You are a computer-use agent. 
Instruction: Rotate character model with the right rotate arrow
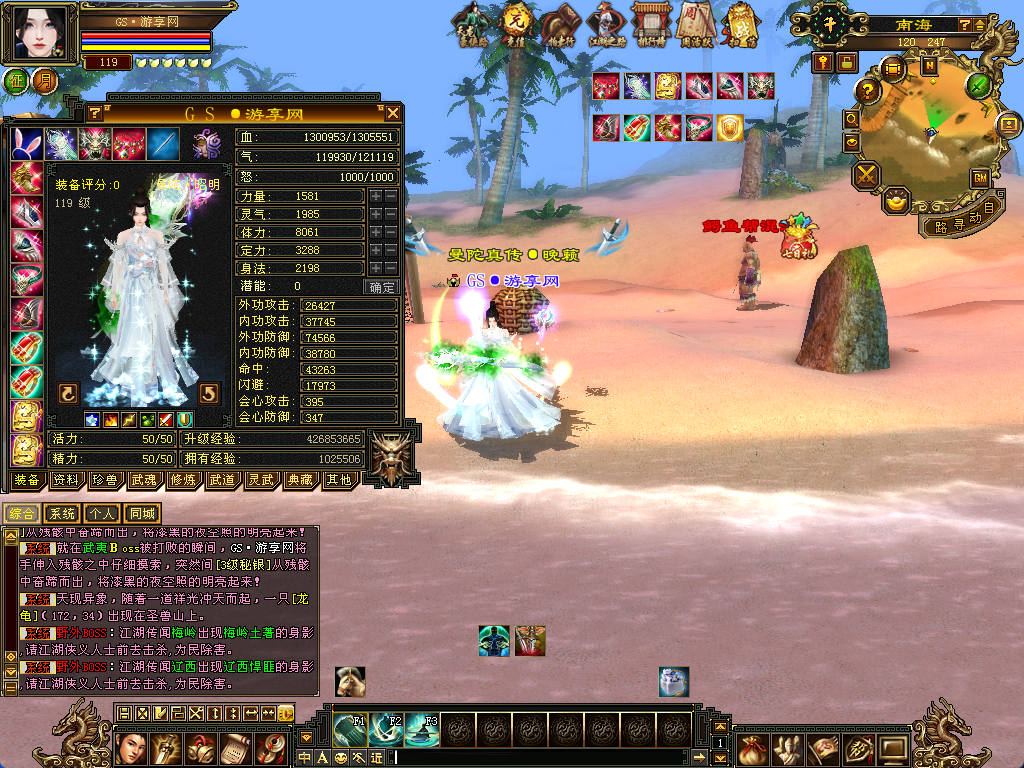tap(209, 392)
